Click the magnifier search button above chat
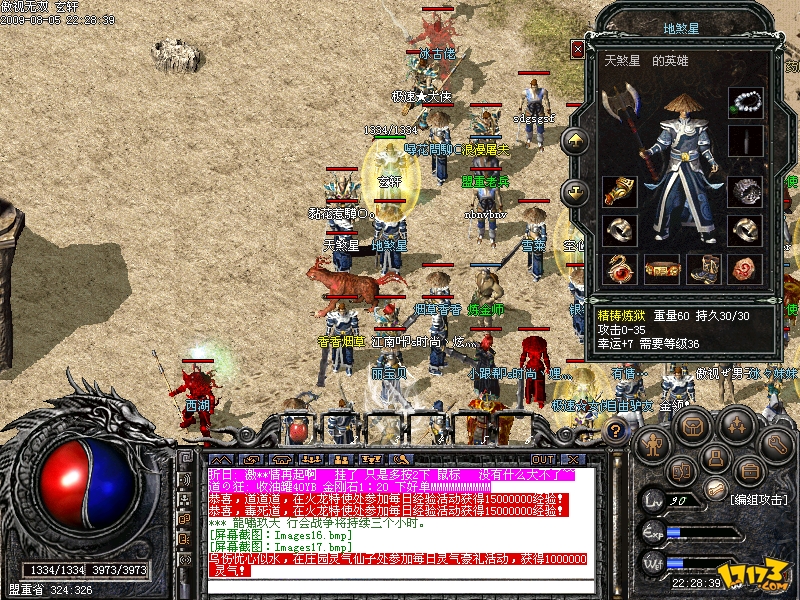Image resolution: width=800 pixels, height=600 pixels. pos(401,459)
